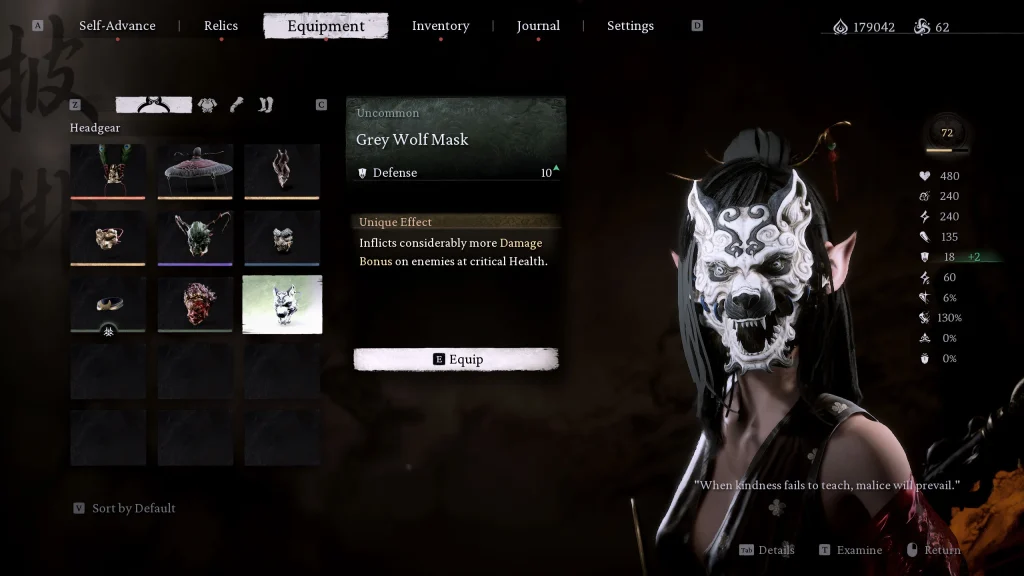Image resolution: width=1024 pixels, height=576 pixels.
Task: Click the white Grey Wolf Mask slot
Action: pyautogui.click(x=282, y=303)
